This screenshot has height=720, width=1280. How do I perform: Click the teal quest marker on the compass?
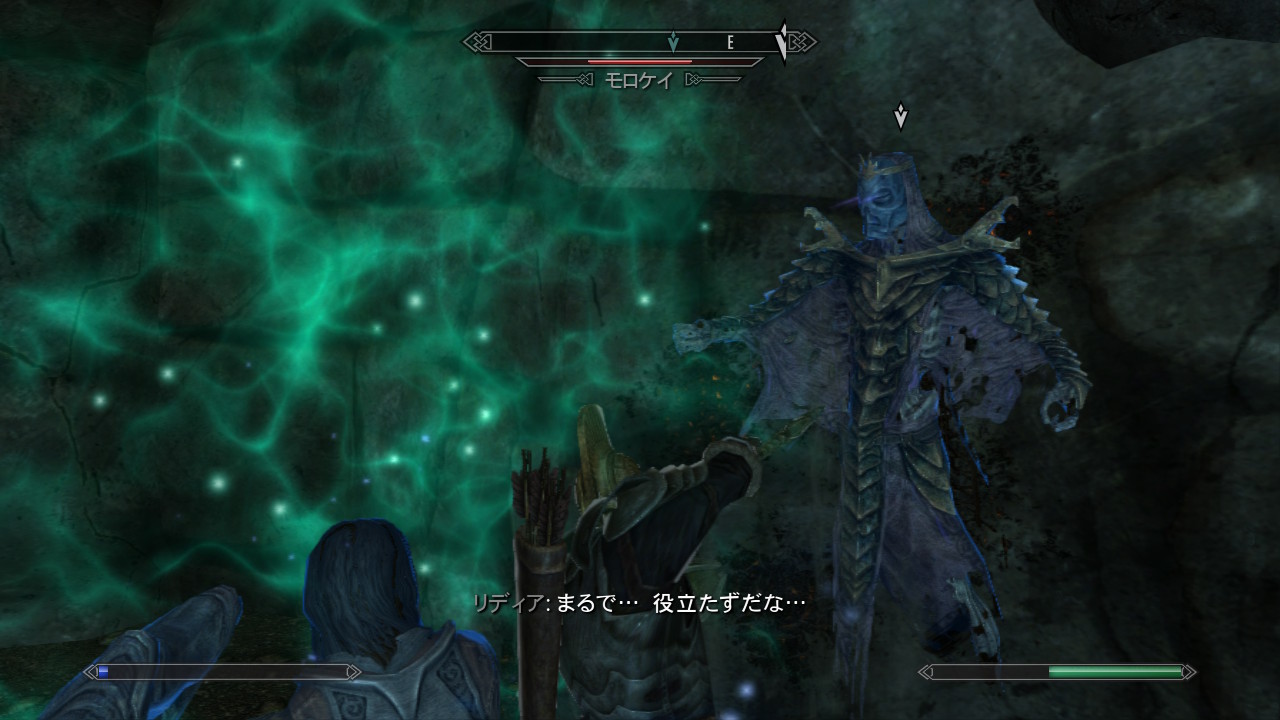point(673,42)
